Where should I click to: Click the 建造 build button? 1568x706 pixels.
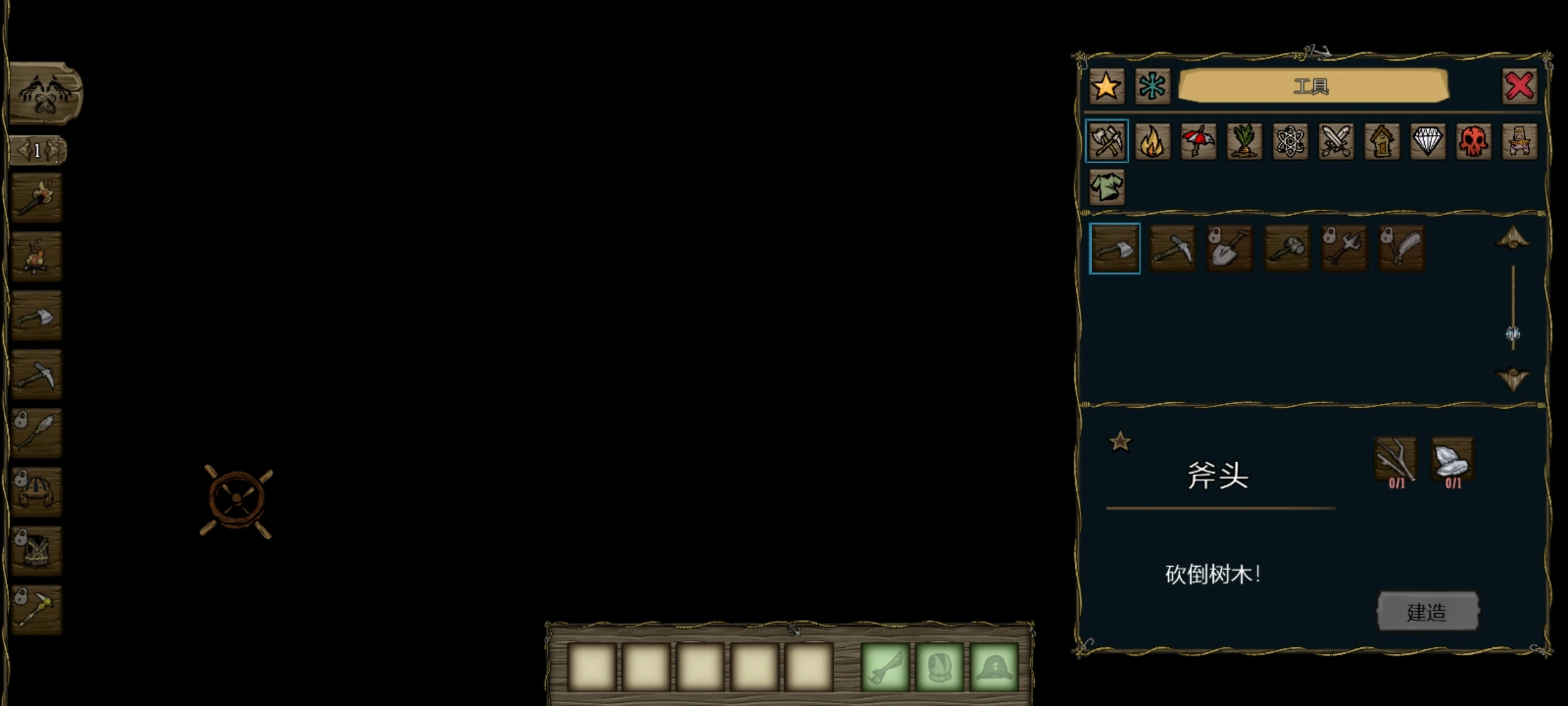point(1428,612)
